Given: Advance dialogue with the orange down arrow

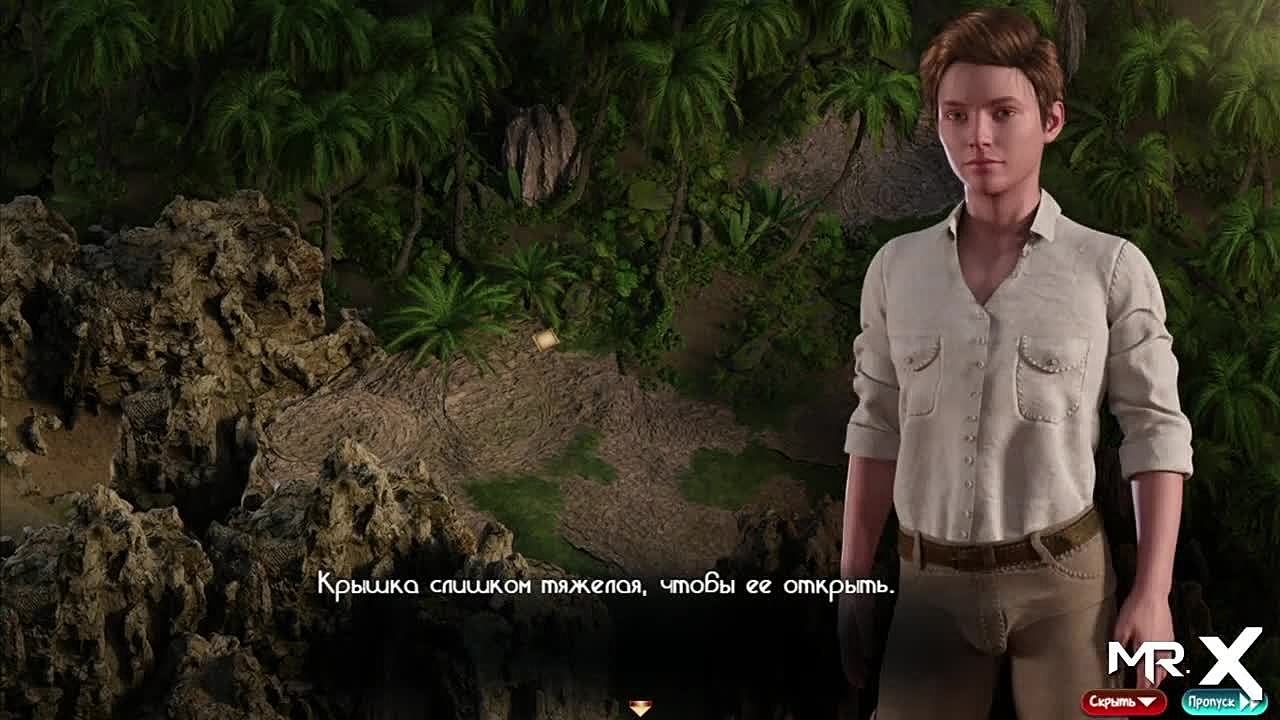Looking at the screenshot, I should [640, 708].
